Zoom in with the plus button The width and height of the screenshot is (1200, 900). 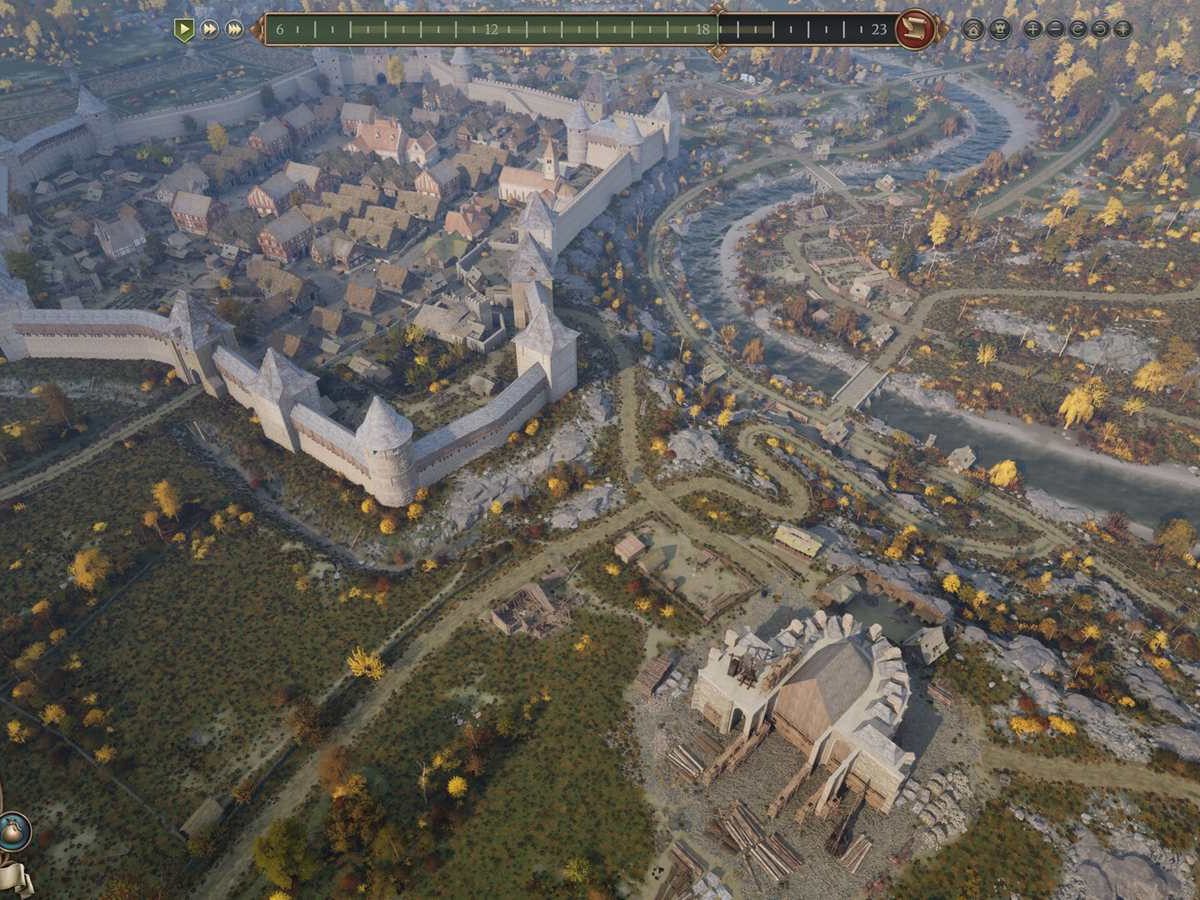pyautogui.click(x=1033, y=29)
